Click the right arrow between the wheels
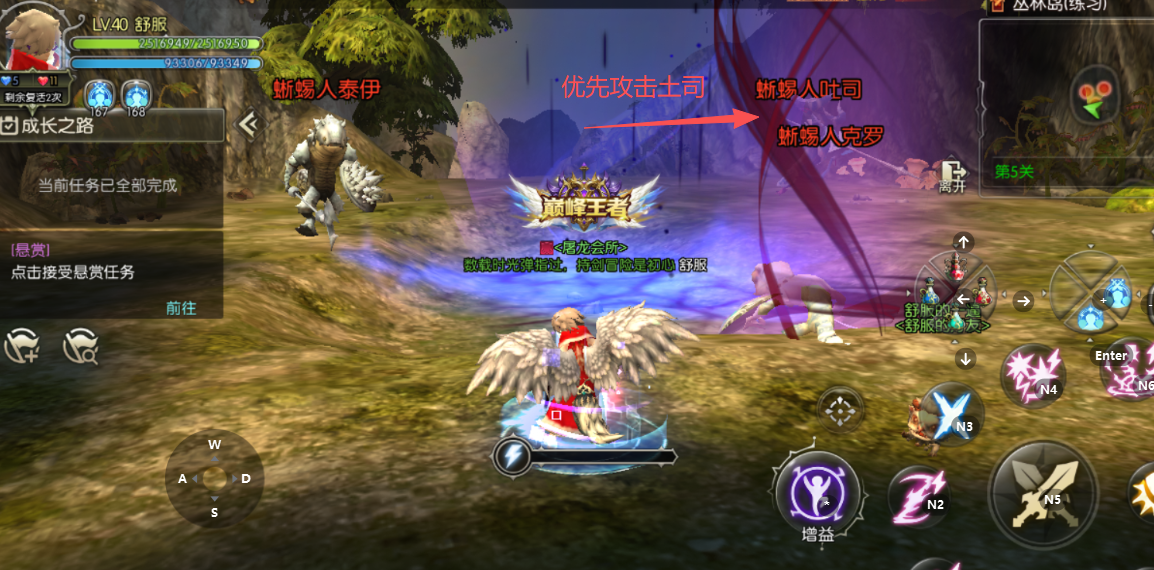Viewport: 1154px width, 570px height. 1023,300
